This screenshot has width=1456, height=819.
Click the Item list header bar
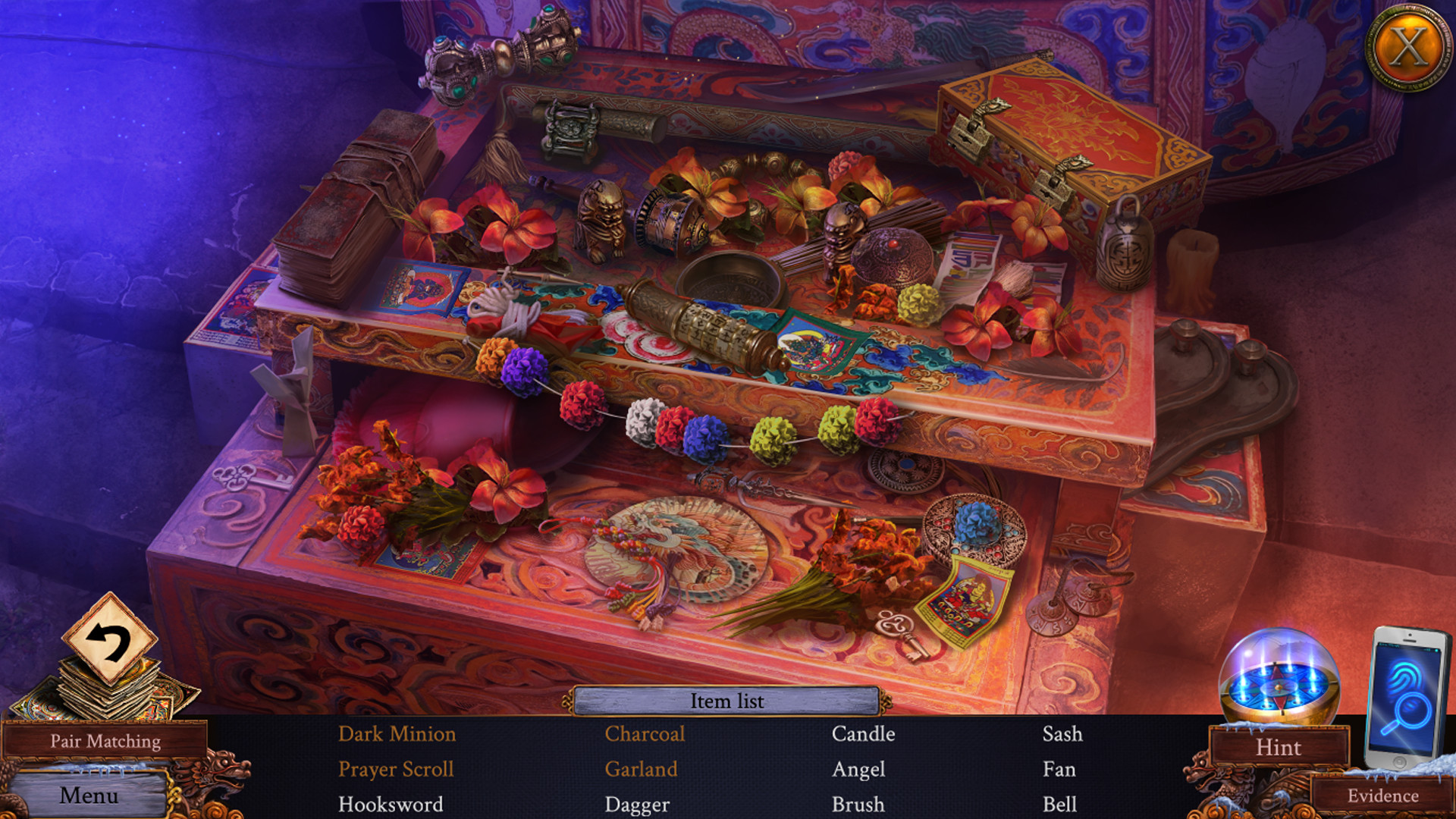click(x=726, y=701)
